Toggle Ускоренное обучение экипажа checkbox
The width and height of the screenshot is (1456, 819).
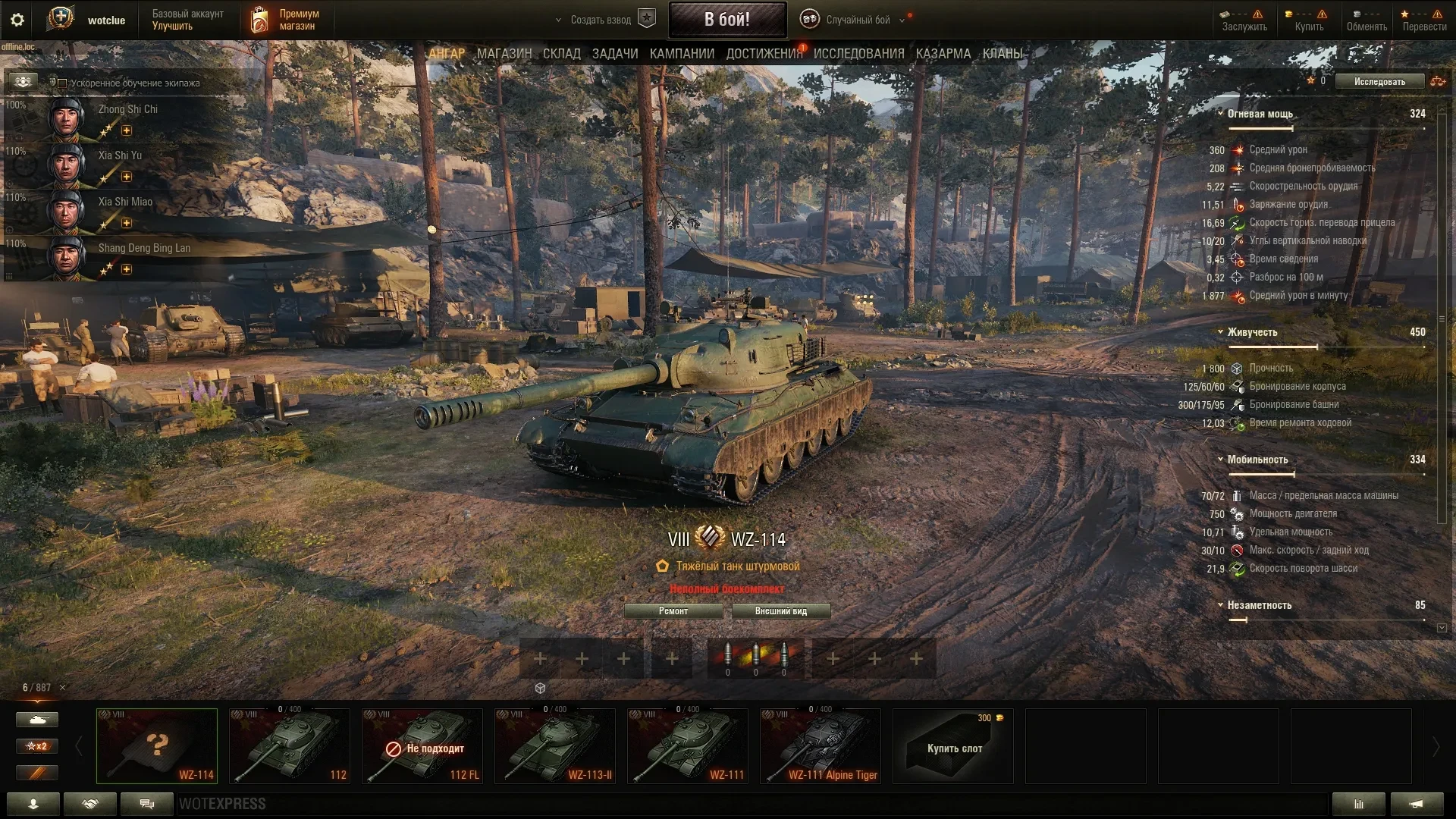(x=63, y=83)
